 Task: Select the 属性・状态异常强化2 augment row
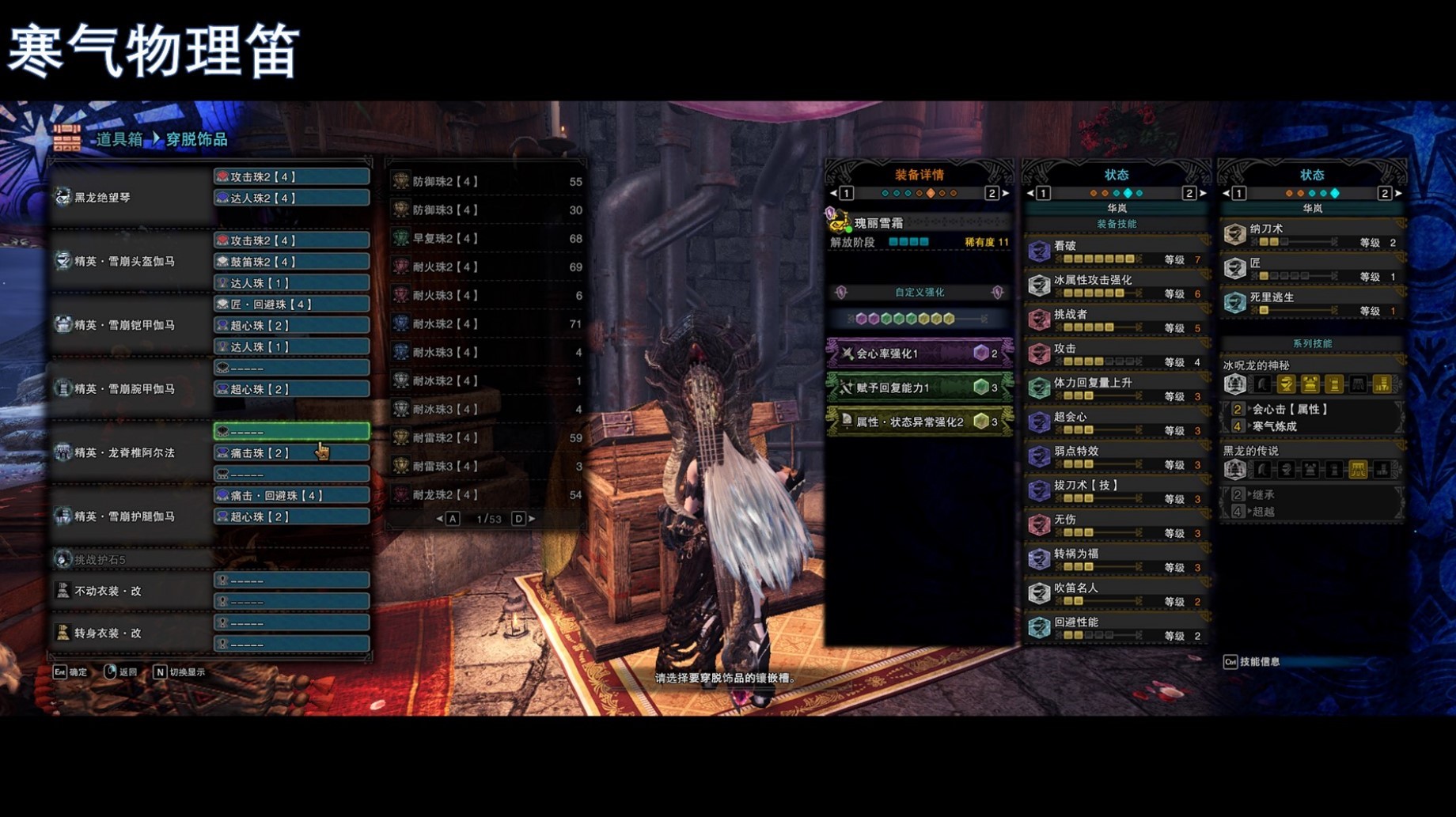(919, 422)
